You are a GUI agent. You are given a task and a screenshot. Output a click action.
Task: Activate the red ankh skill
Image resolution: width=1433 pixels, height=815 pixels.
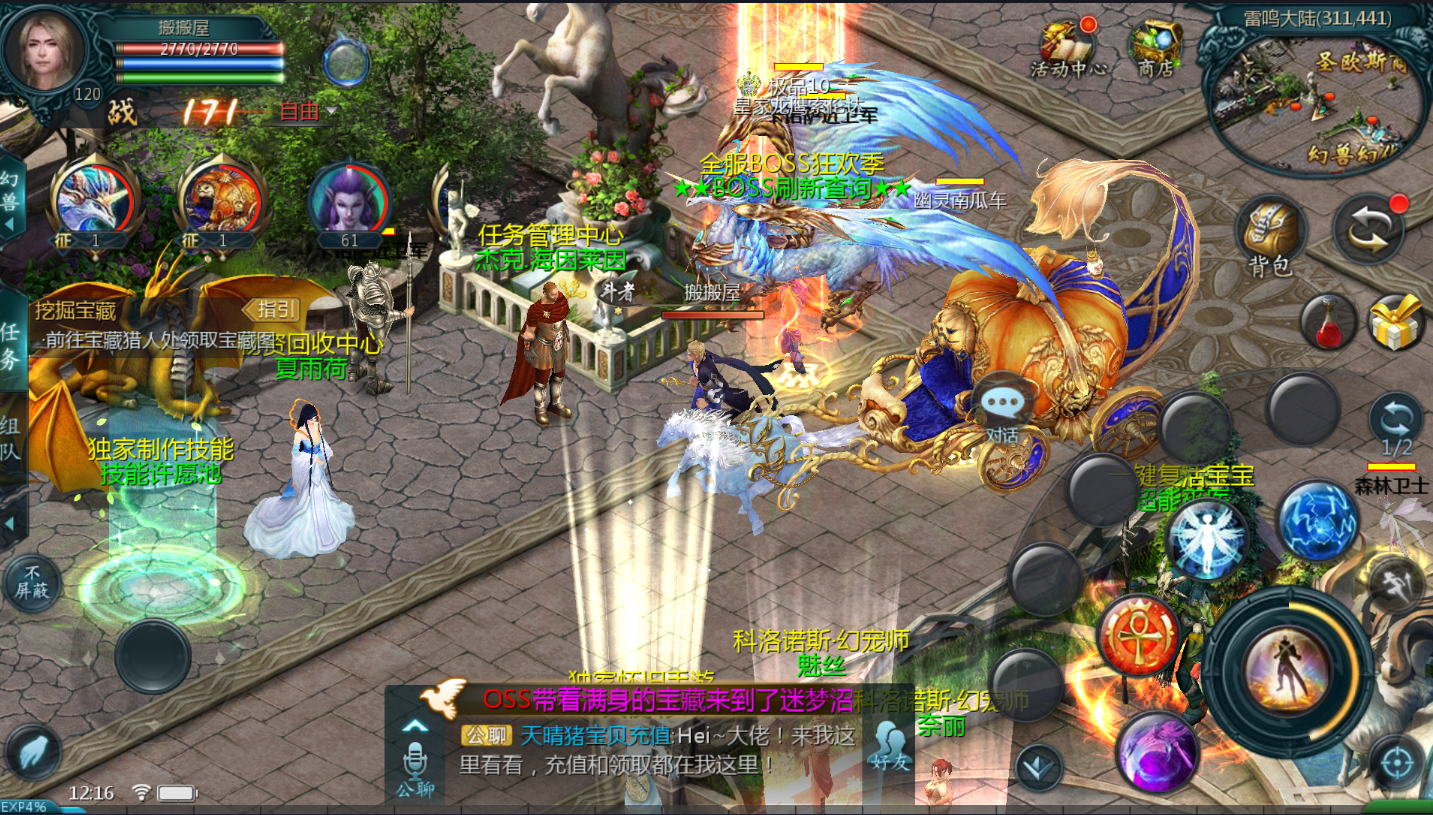click(x=1137, y=633)
